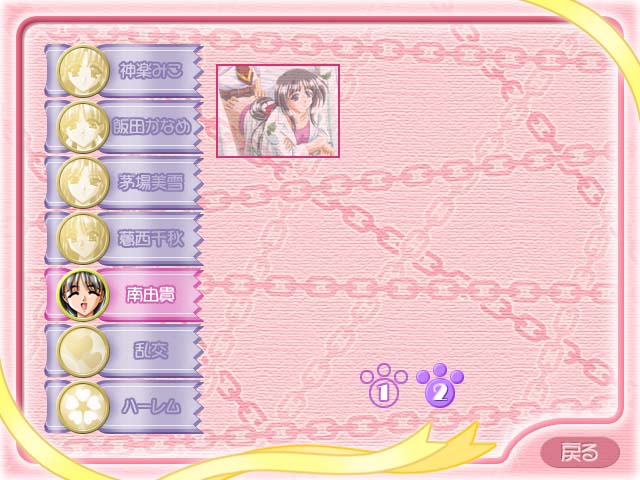Open the 乱交 category
This screenshot has width=640, height=480.
(125, 350)
